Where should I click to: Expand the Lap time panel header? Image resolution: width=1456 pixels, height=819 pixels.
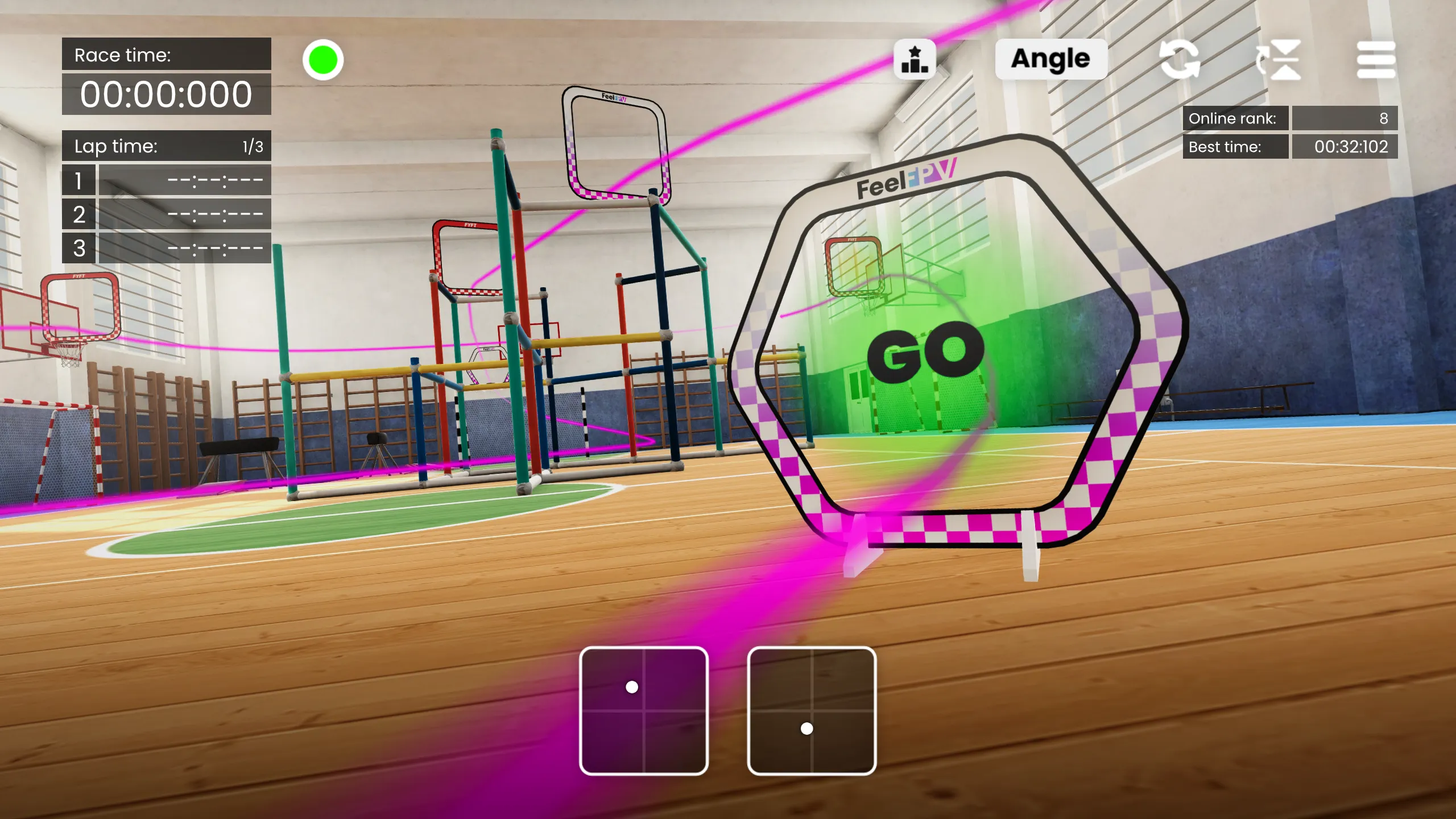(166, 146)
